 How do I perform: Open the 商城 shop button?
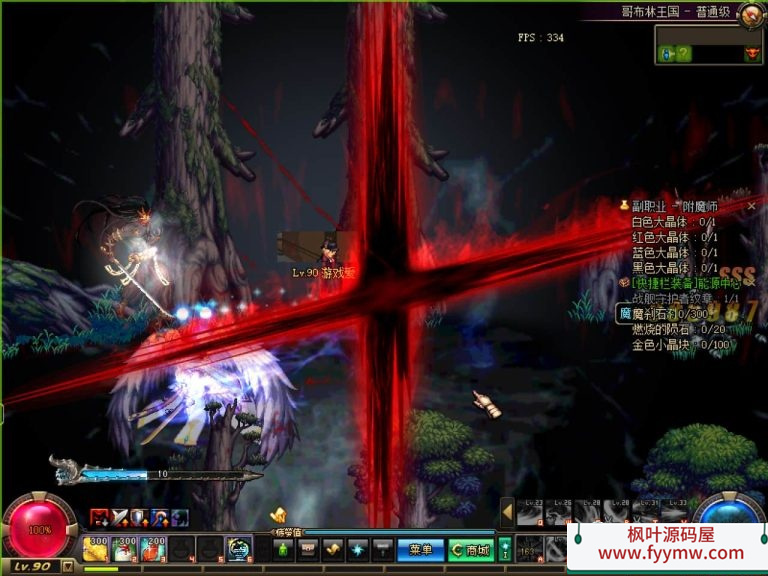[x=470, y=549]
